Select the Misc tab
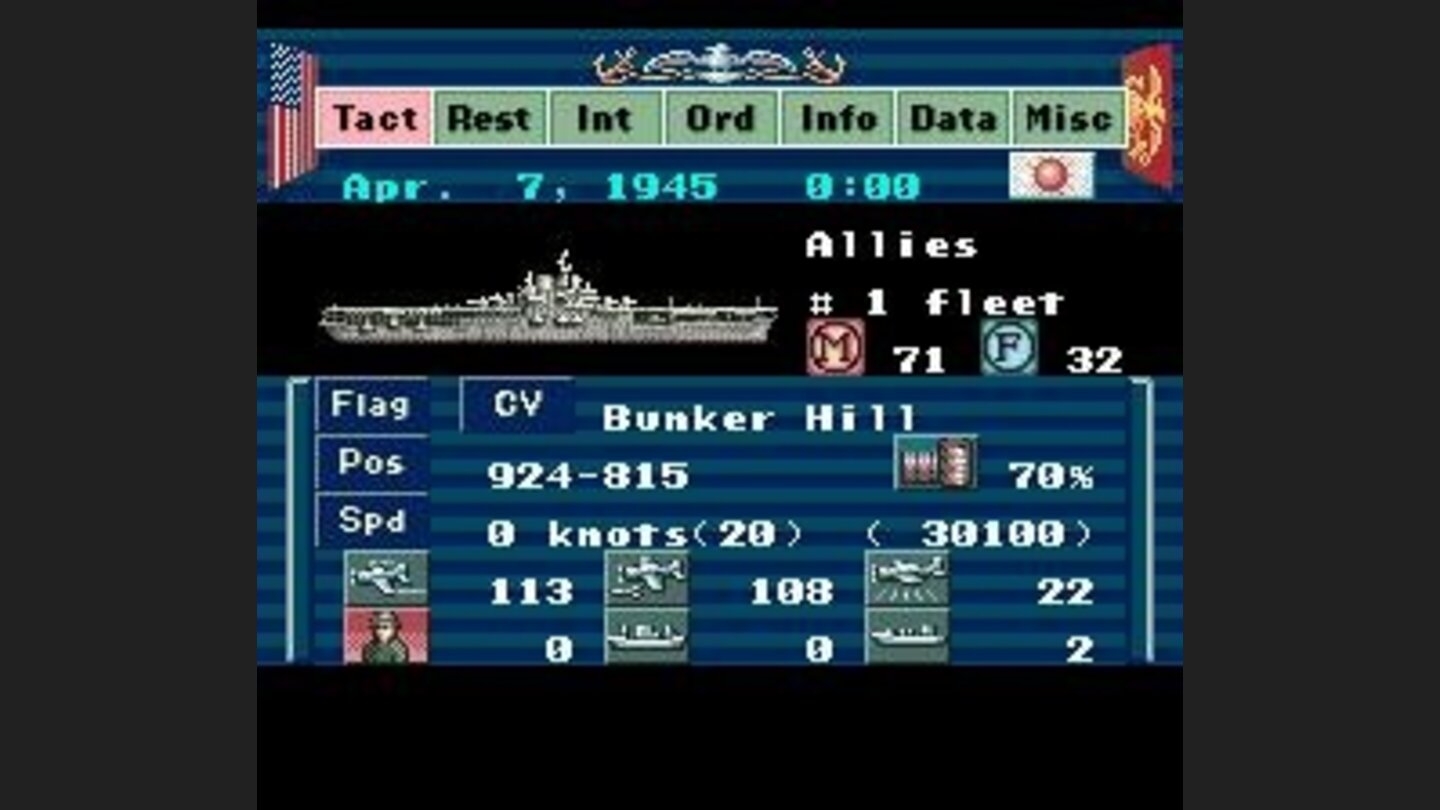This screenshot has height=810, width=1440. click(1066, 118)
